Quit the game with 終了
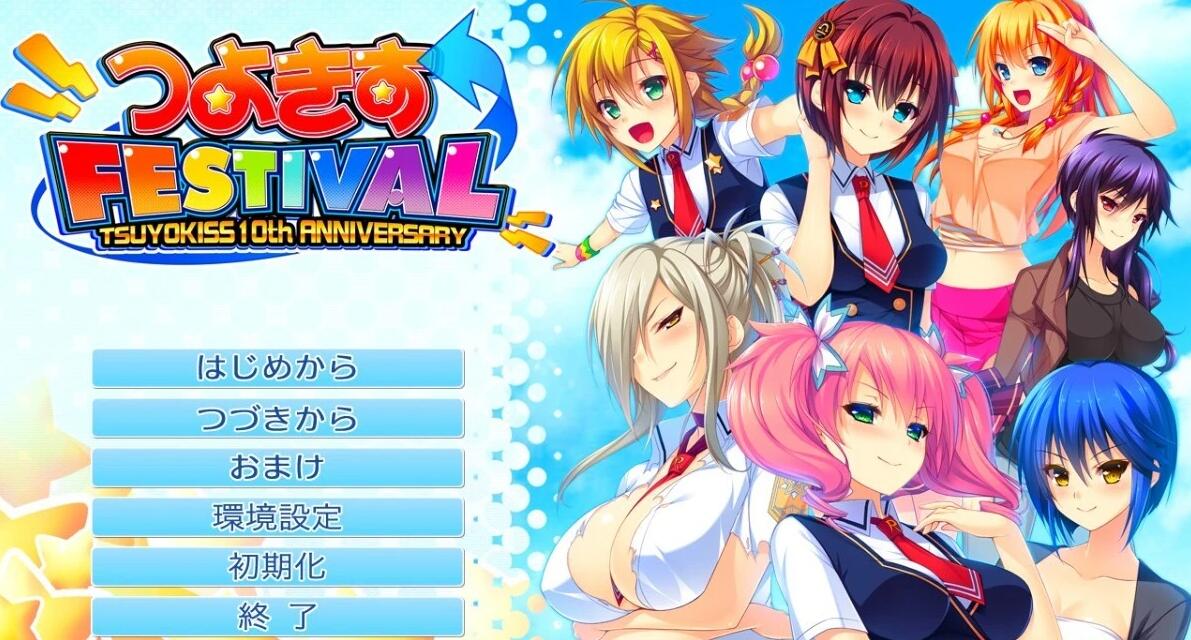 coord(278,615)
